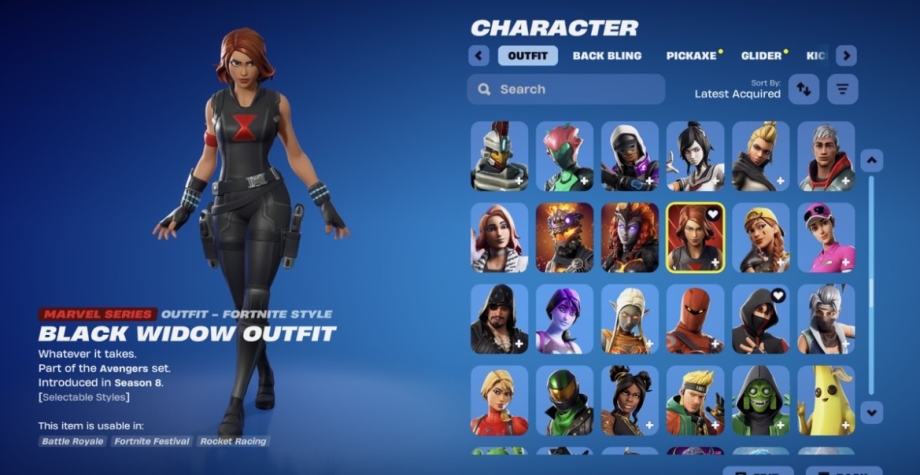Toggle sort order with the arrows button
Viewport: 920px width, 475px height.
pos(803,89)
